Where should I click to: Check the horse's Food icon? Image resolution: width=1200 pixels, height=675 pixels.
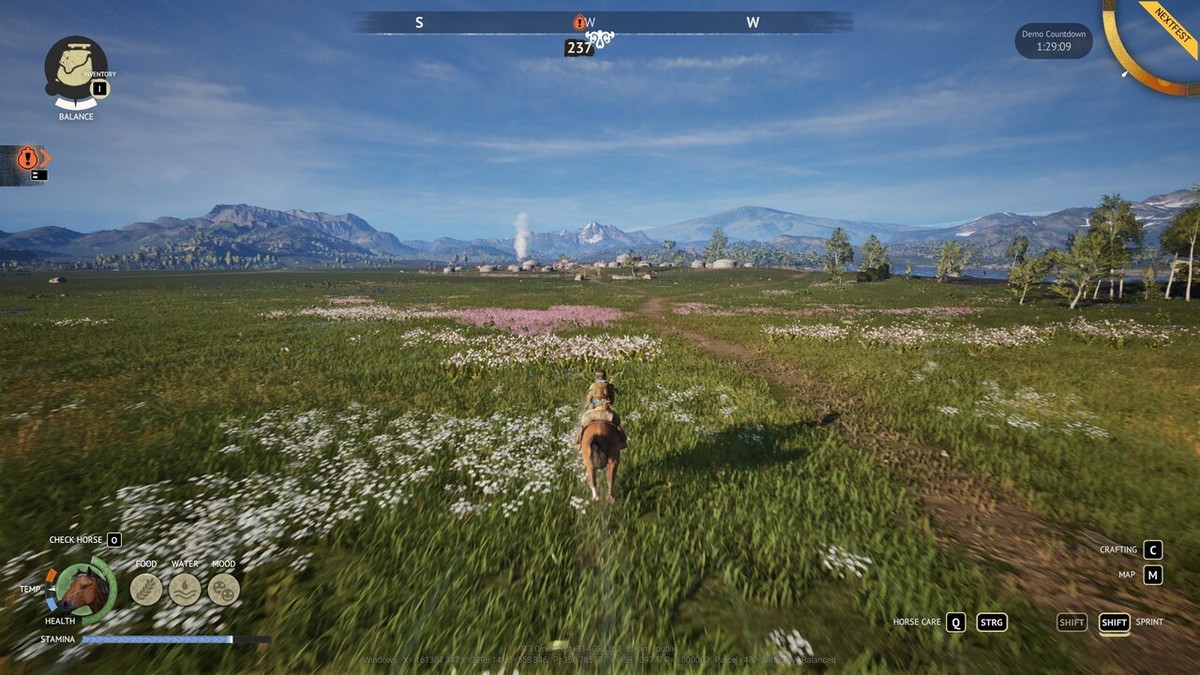click(x=146, y=589)
